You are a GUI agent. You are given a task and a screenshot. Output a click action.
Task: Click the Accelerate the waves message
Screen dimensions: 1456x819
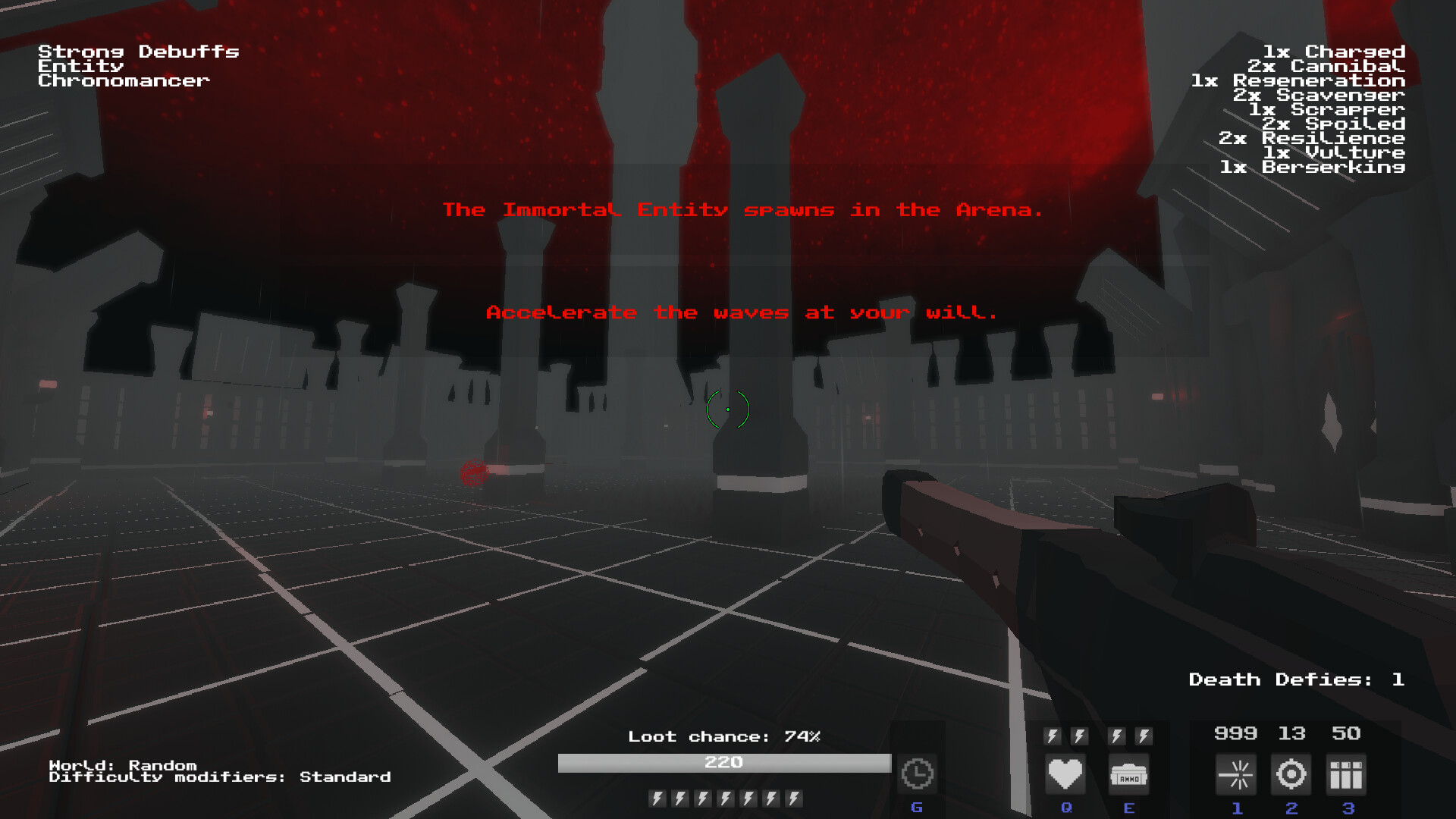pos(742,312)
